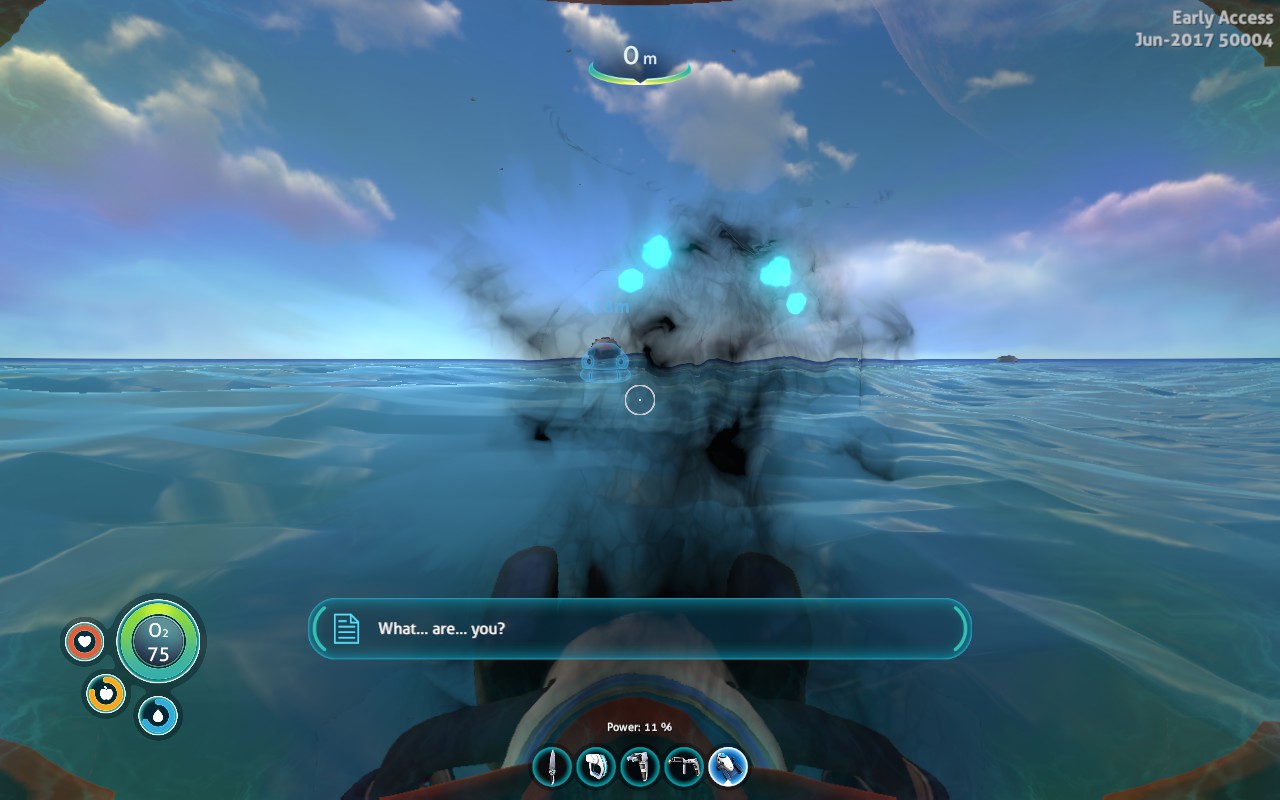Click the water droplet hydration icon
1280x800 pixels.
[156, 717]
